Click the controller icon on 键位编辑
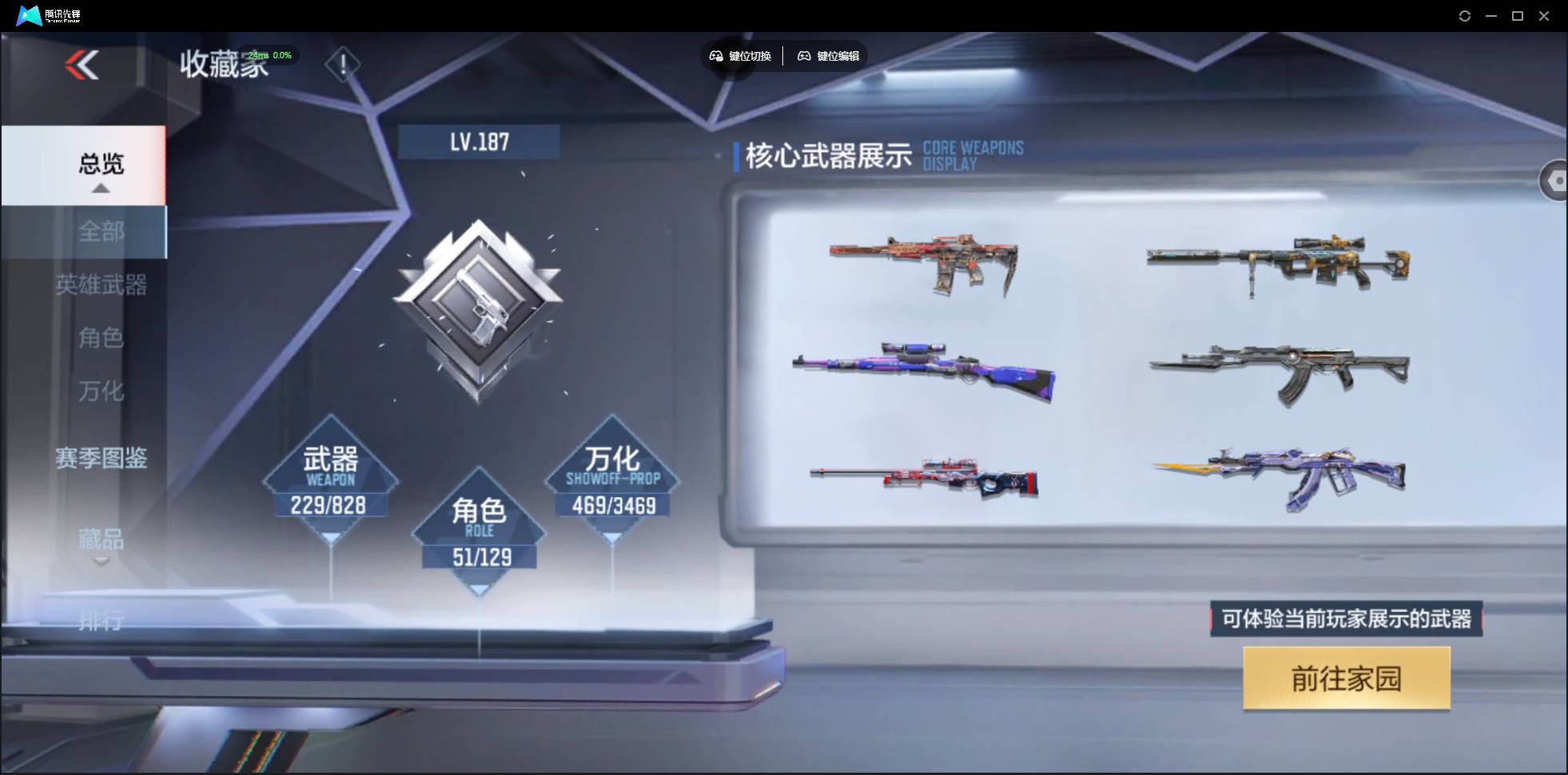 (x=805, y=56)
